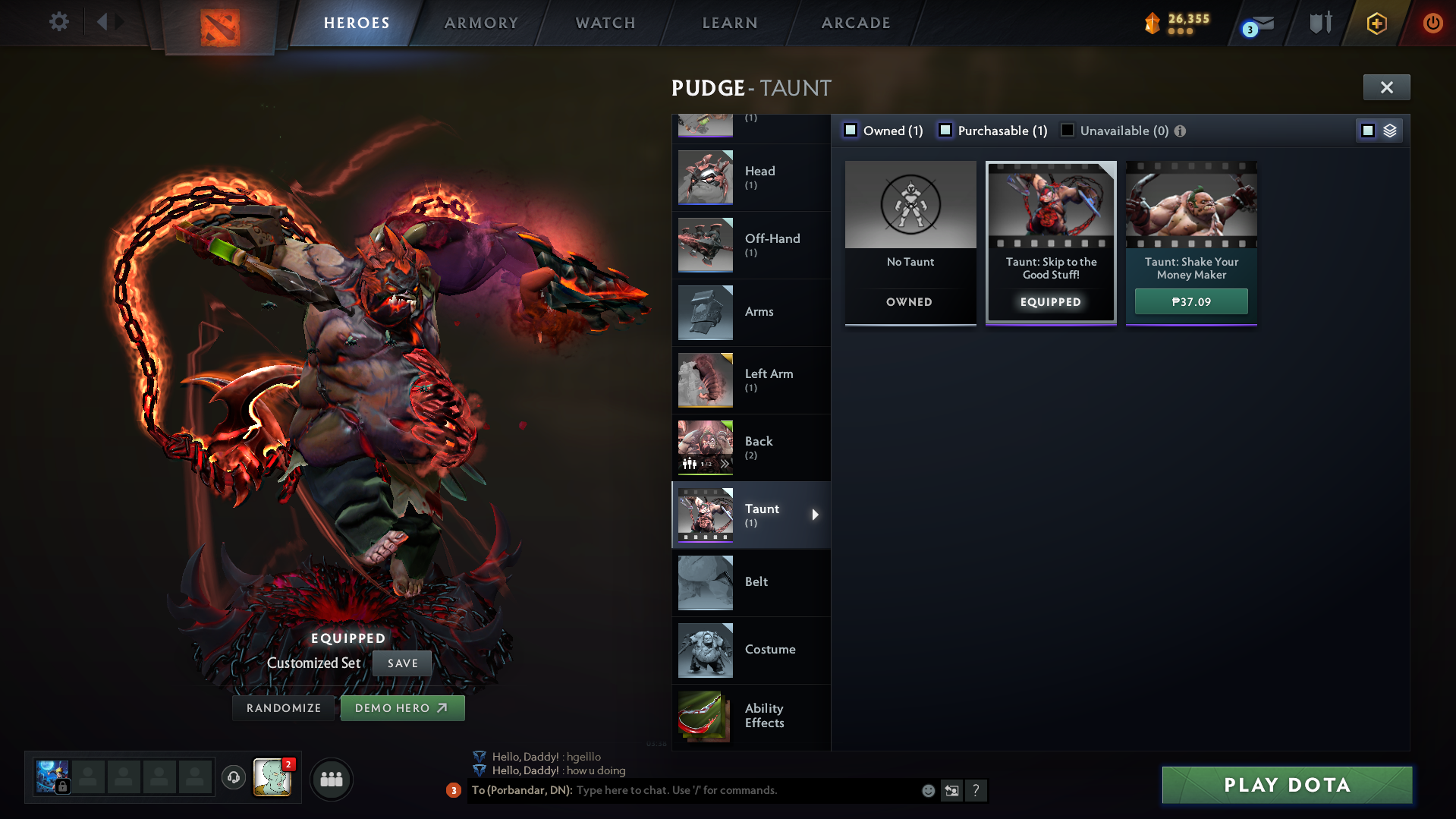Viewport: 1456px width, 819px height.
Task: Switch to the Watch tab
Action: click(x=605, y=23)
